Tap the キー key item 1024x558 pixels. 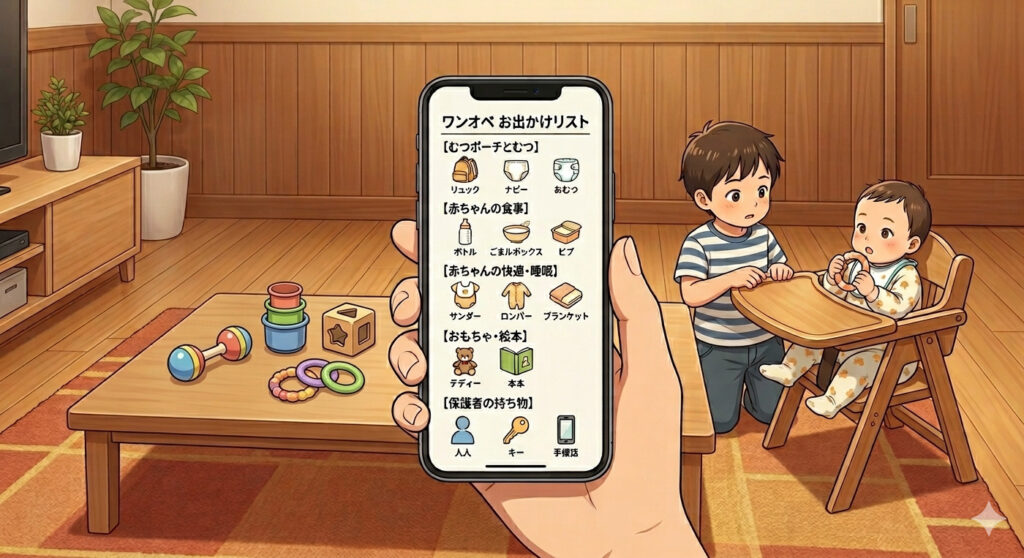pyautogui.click(x=516, y=431)
